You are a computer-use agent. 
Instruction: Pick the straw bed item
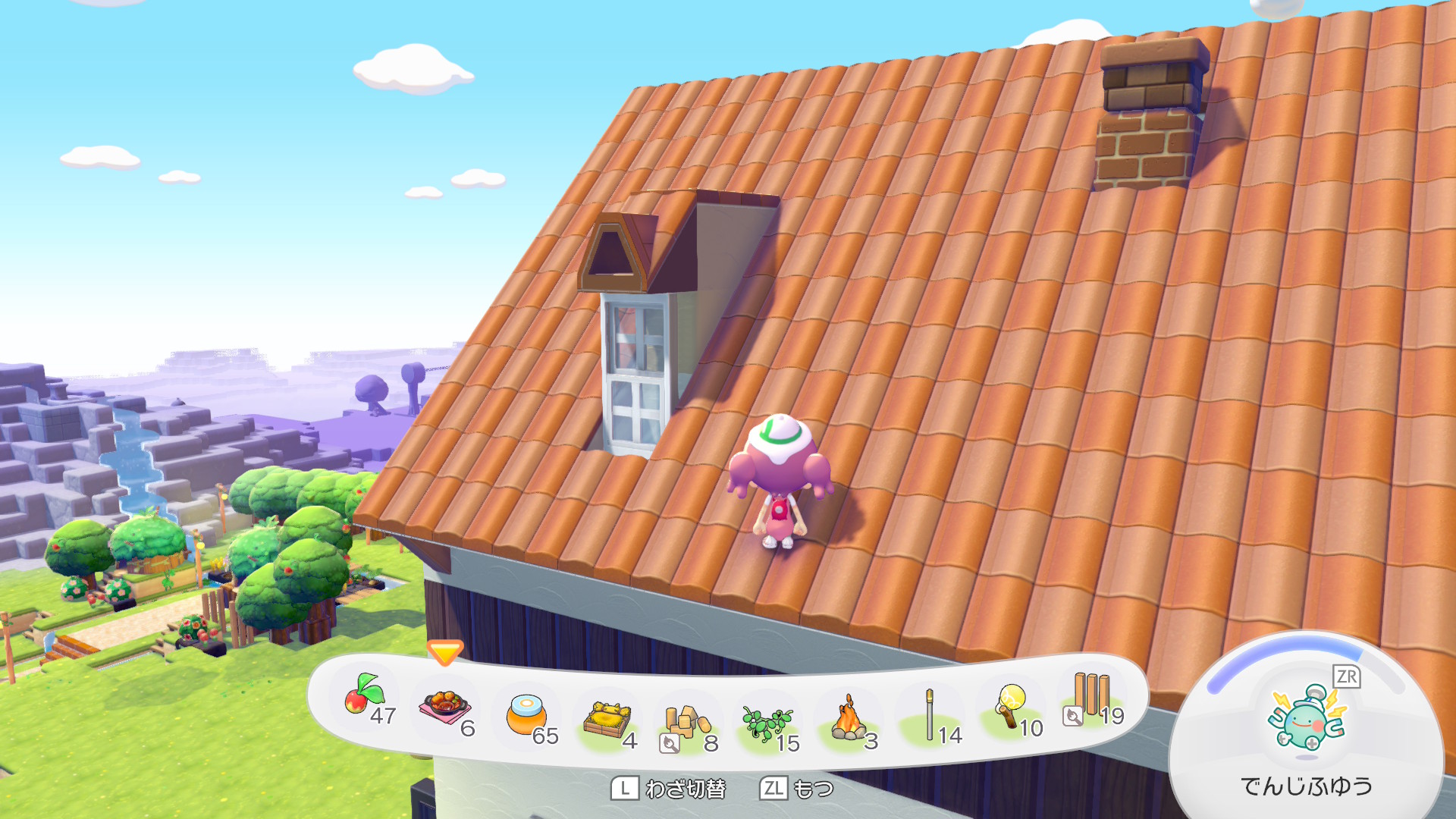pos(607,719)
